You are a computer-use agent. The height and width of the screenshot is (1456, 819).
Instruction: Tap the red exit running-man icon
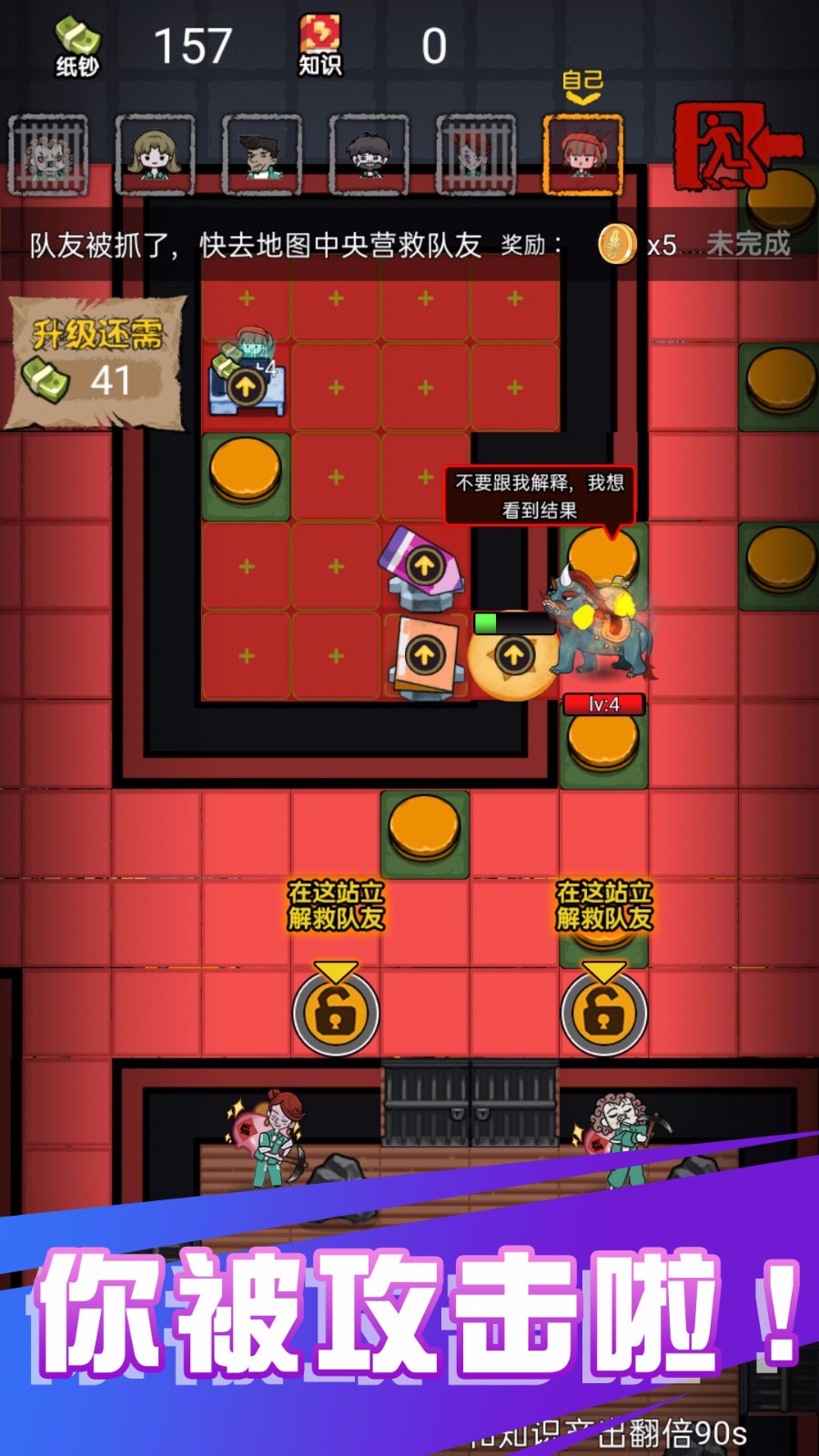point(735,147)
